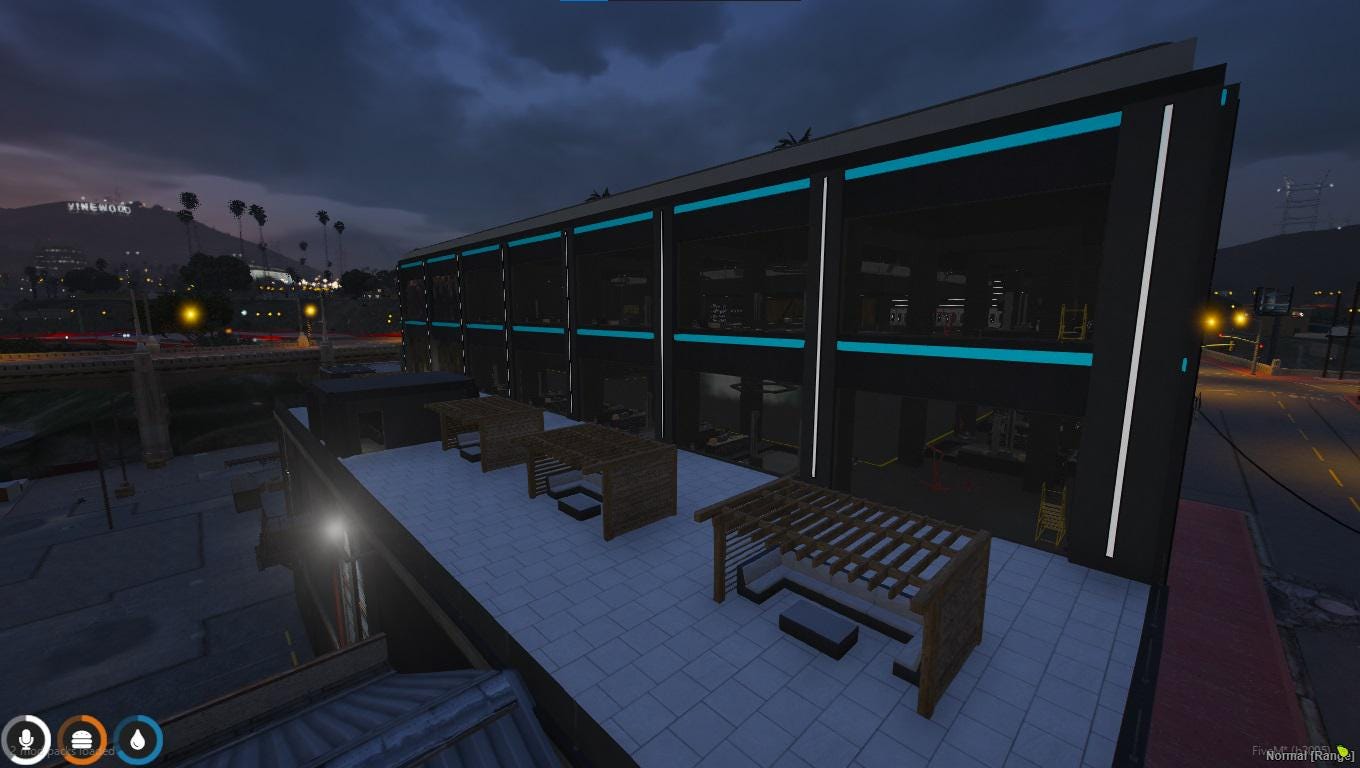The image size is (1360, 768).
Task: Click the green voice indicator near Normal [Range]
Action: coord(1342,752)
